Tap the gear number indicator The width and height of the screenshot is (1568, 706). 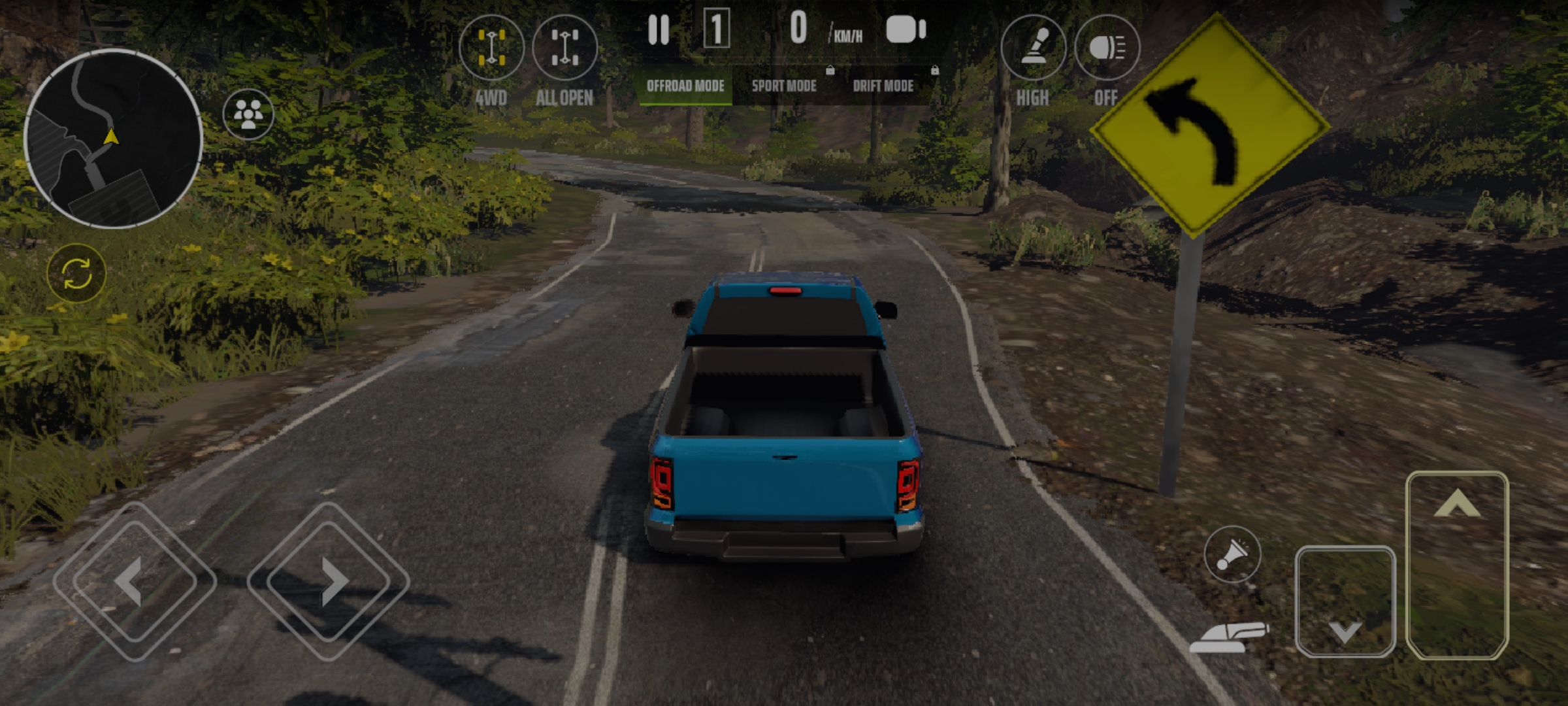[716, 29]
